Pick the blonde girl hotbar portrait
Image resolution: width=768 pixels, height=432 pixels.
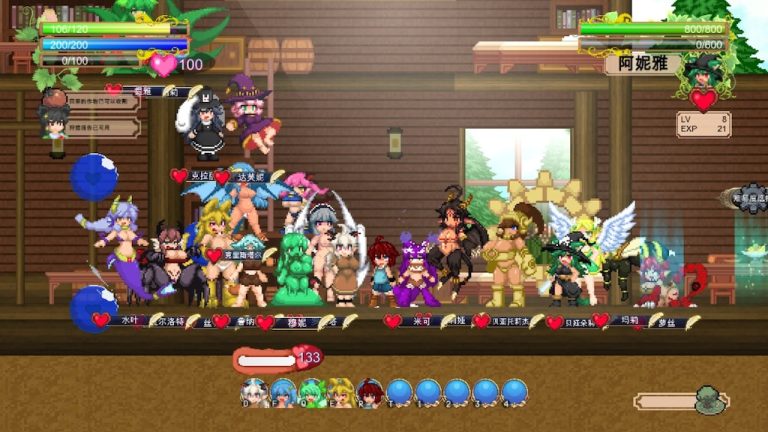[341, 390]
